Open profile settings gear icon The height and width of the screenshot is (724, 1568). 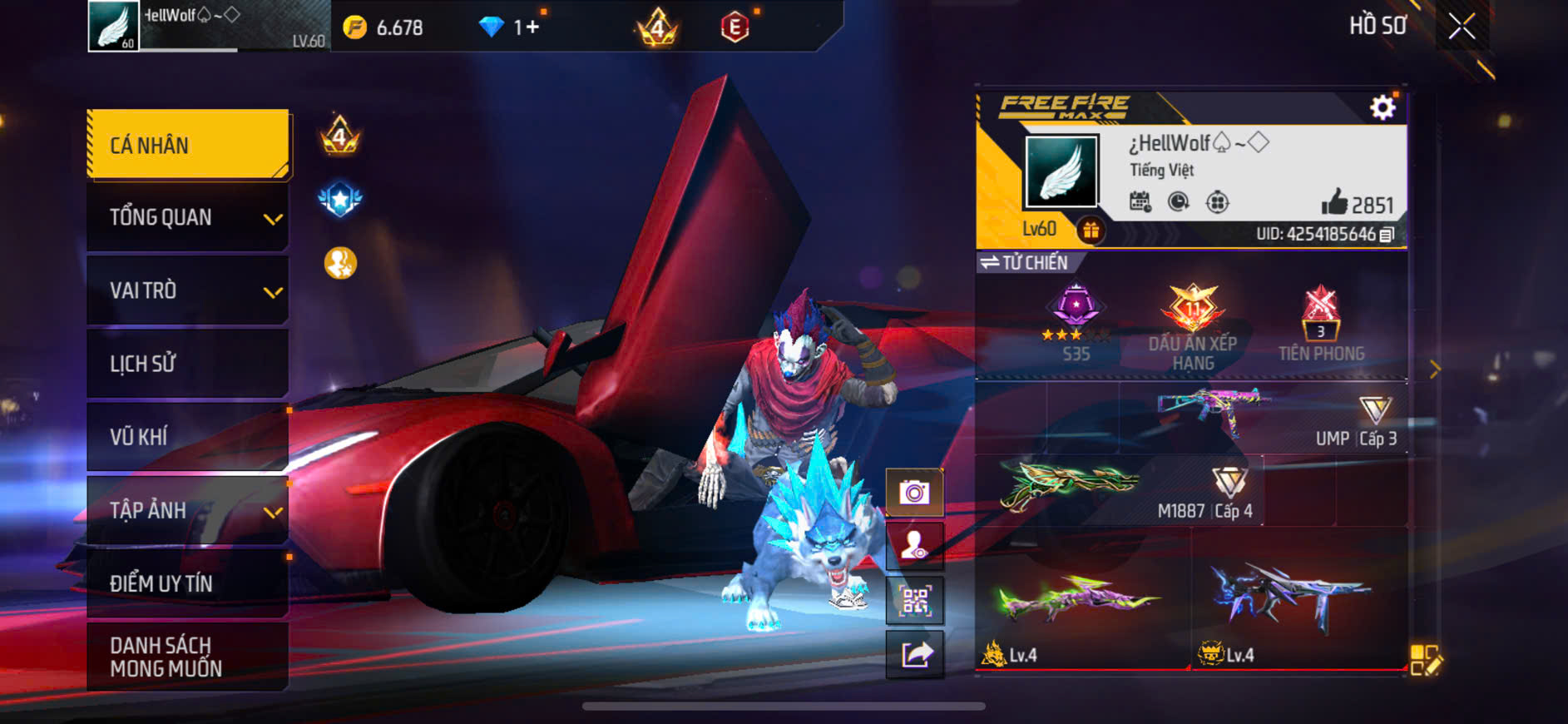[1383, 107]
